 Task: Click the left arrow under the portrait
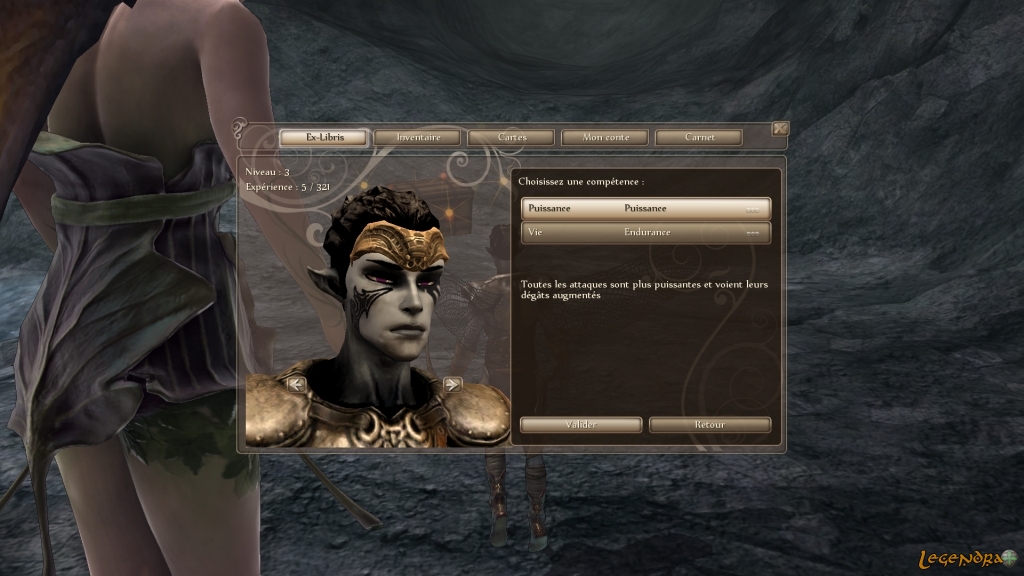[296, 383]
